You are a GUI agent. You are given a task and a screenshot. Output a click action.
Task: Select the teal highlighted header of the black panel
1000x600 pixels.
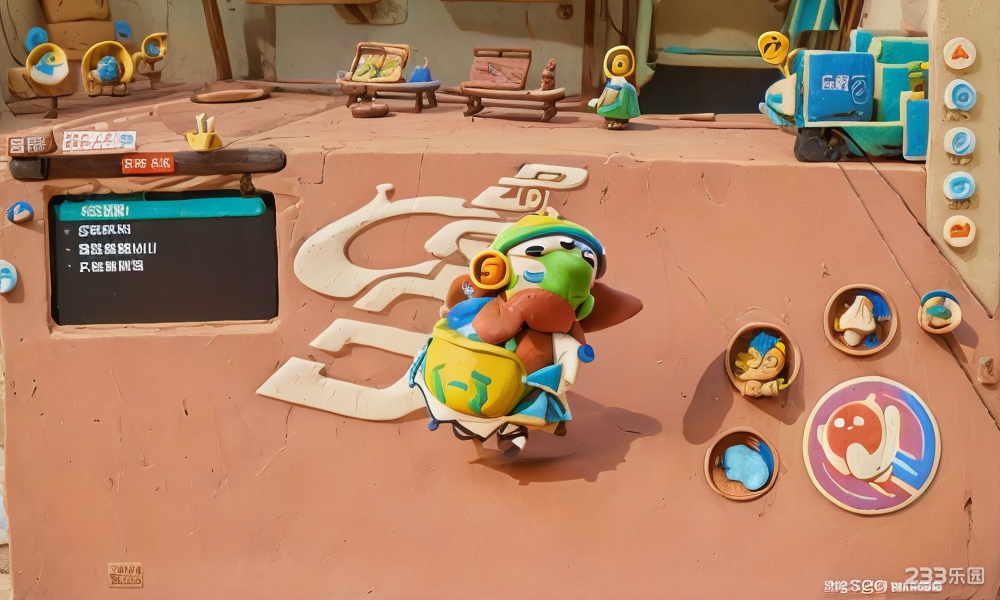coord(160,209)
